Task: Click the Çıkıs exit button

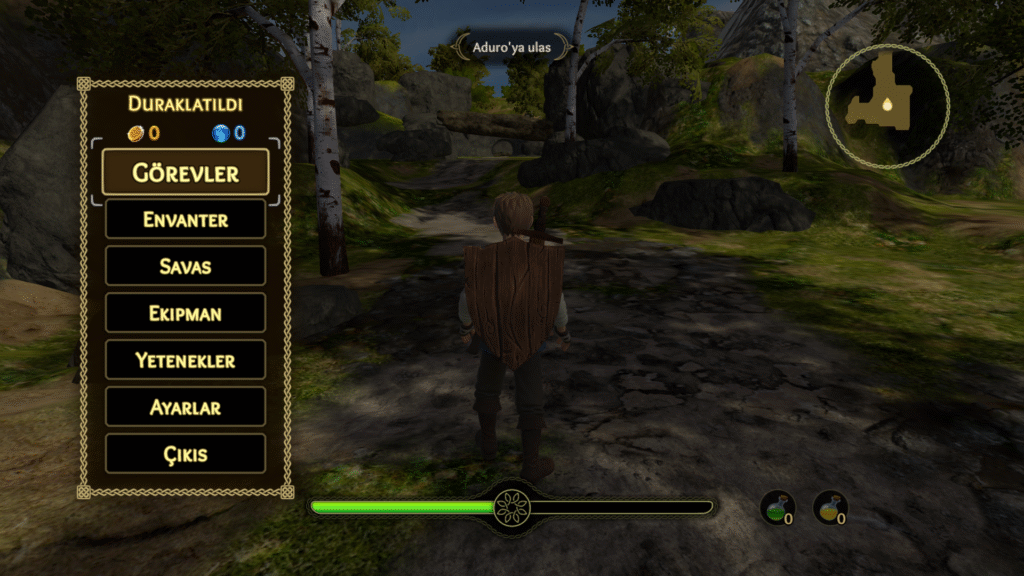Action: coord(185,454)
